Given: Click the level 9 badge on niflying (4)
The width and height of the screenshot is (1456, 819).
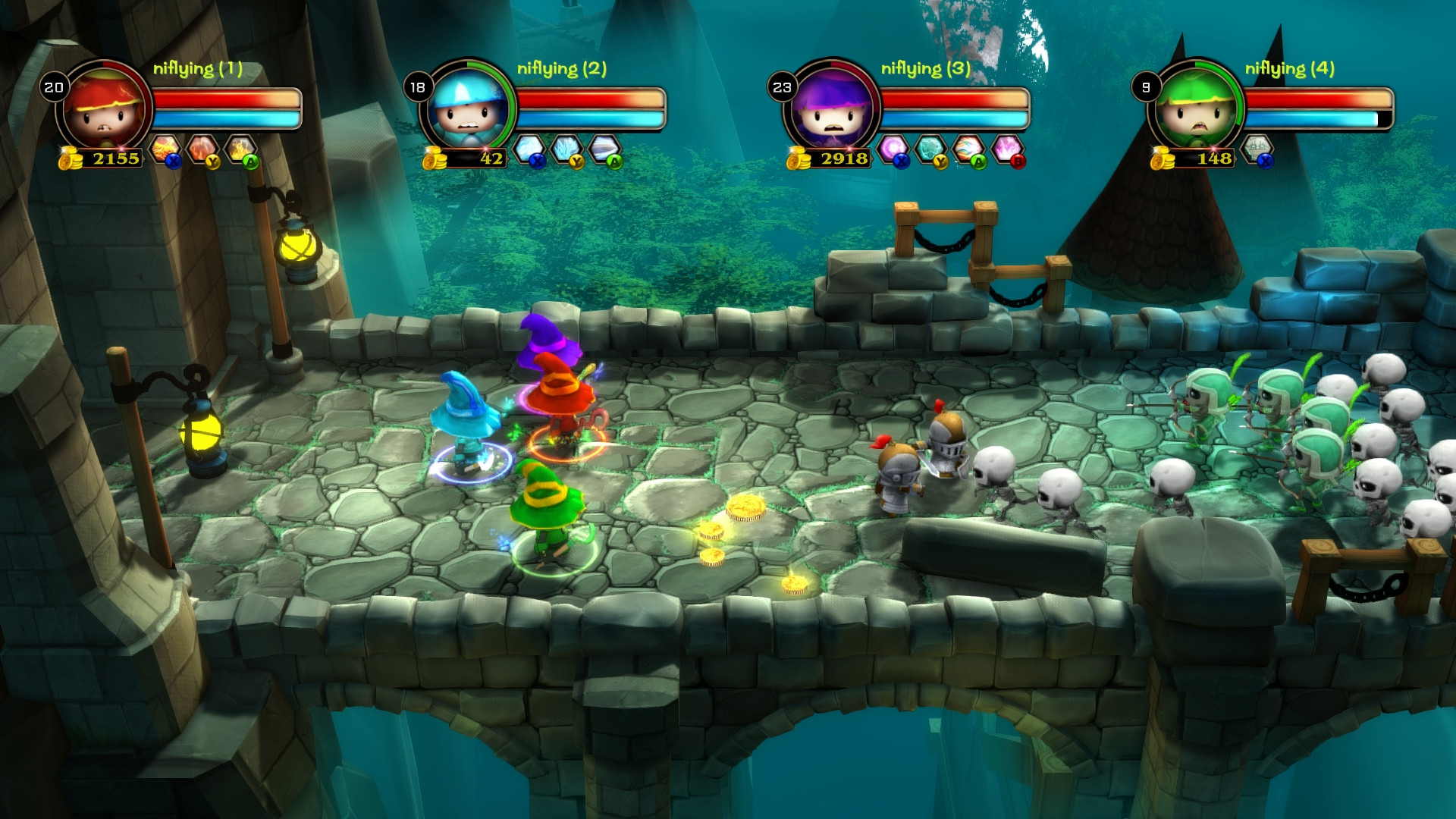Looking at the screenshot, I should (x=1147, y=86).
